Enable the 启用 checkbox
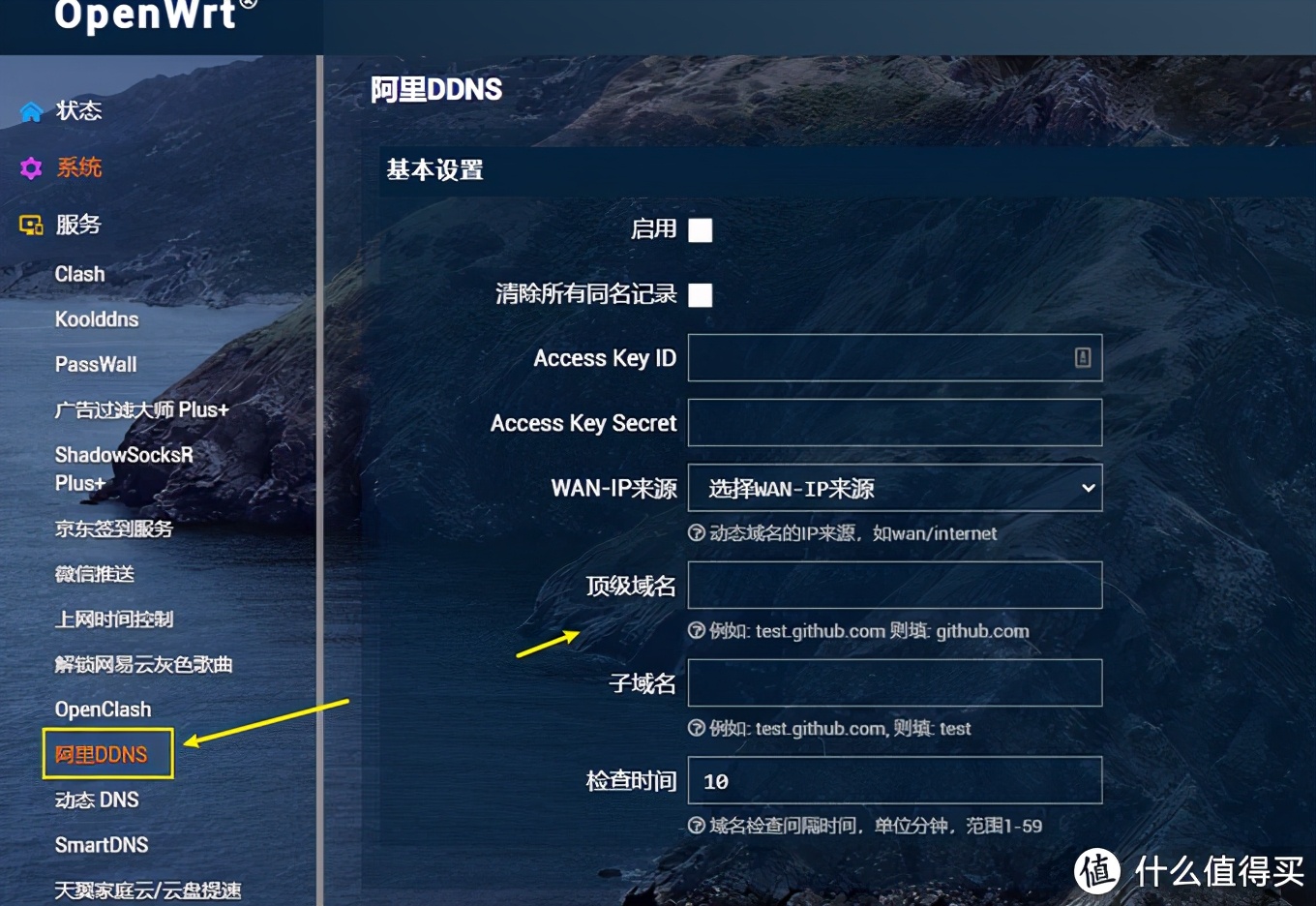 700,230
